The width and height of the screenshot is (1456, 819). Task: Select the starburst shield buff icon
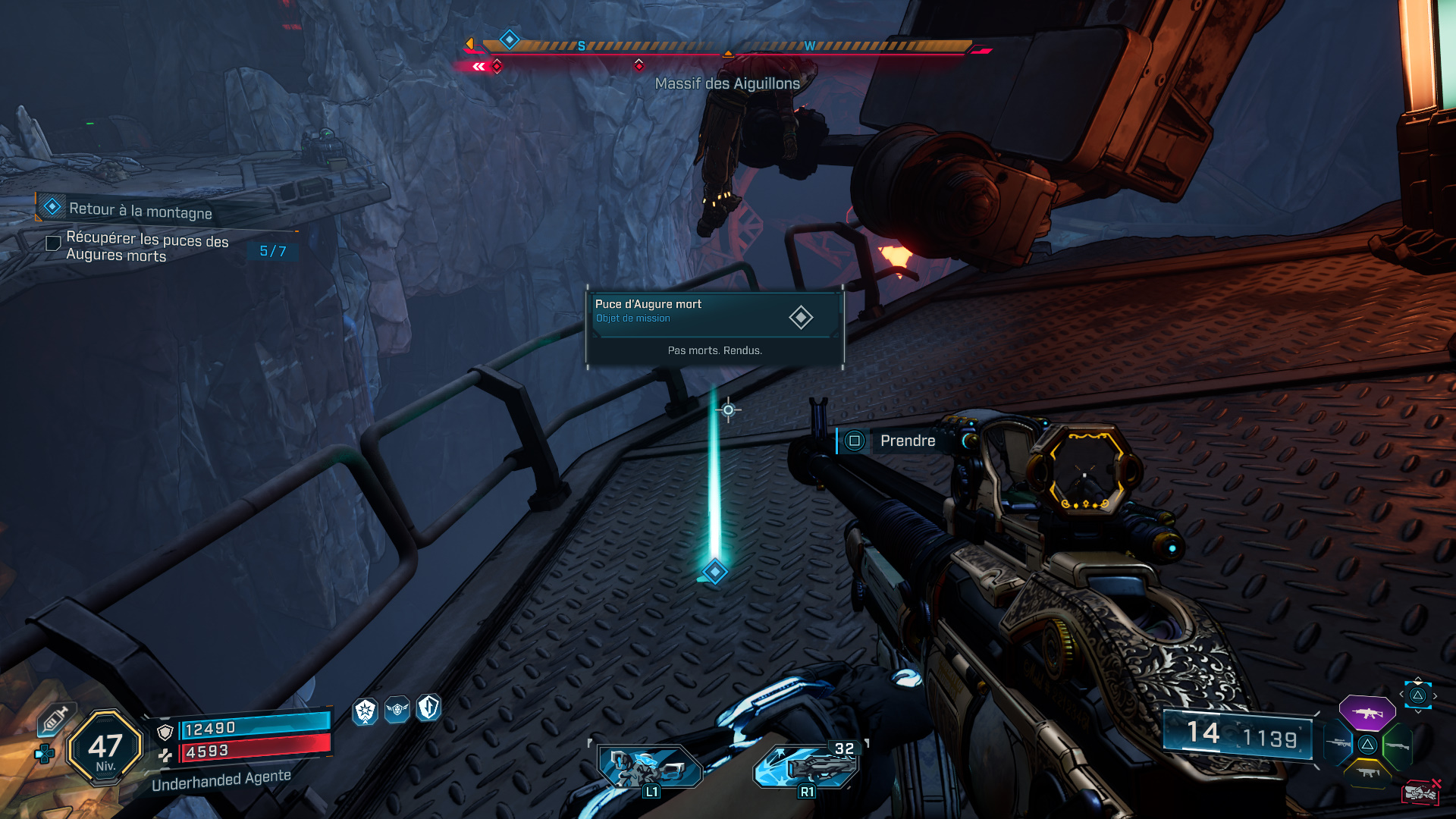366,711
